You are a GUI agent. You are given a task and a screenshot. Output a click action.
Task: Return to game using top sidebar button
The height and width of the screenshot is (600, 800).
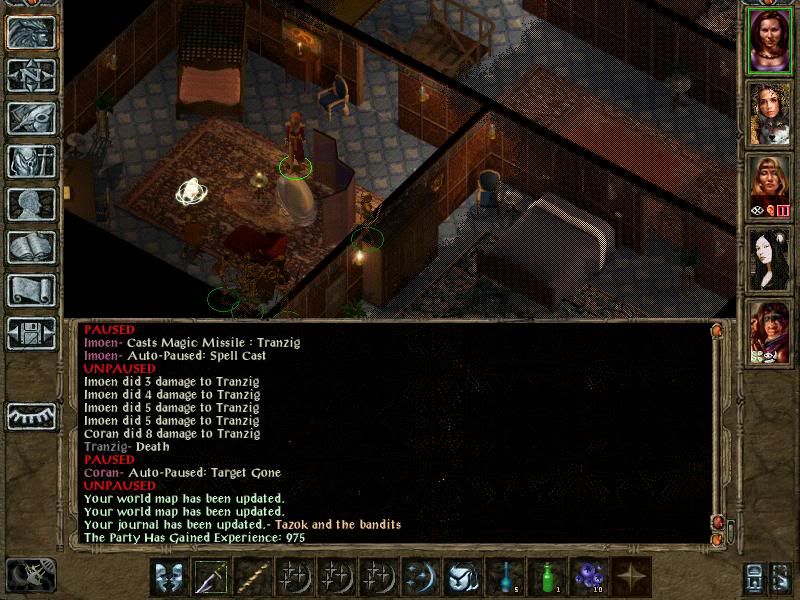coord(31,32)
